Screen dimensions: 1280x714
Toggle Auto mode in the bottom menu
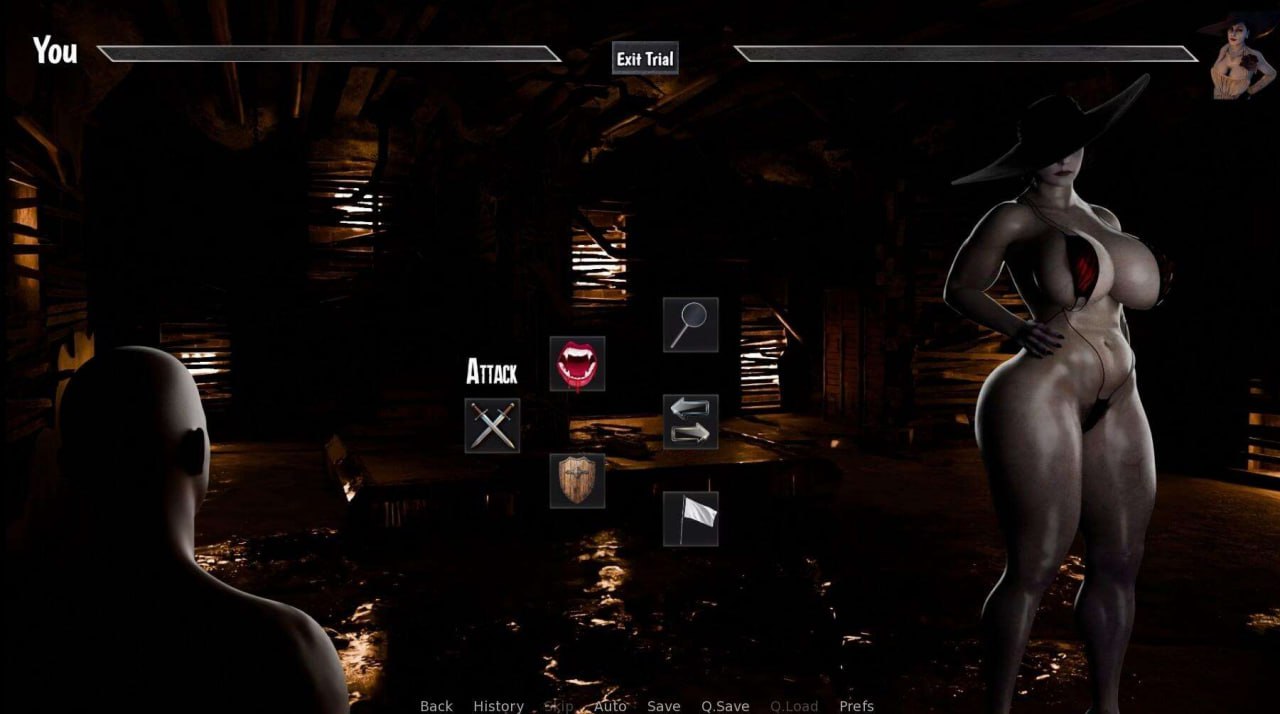point(610,706)
